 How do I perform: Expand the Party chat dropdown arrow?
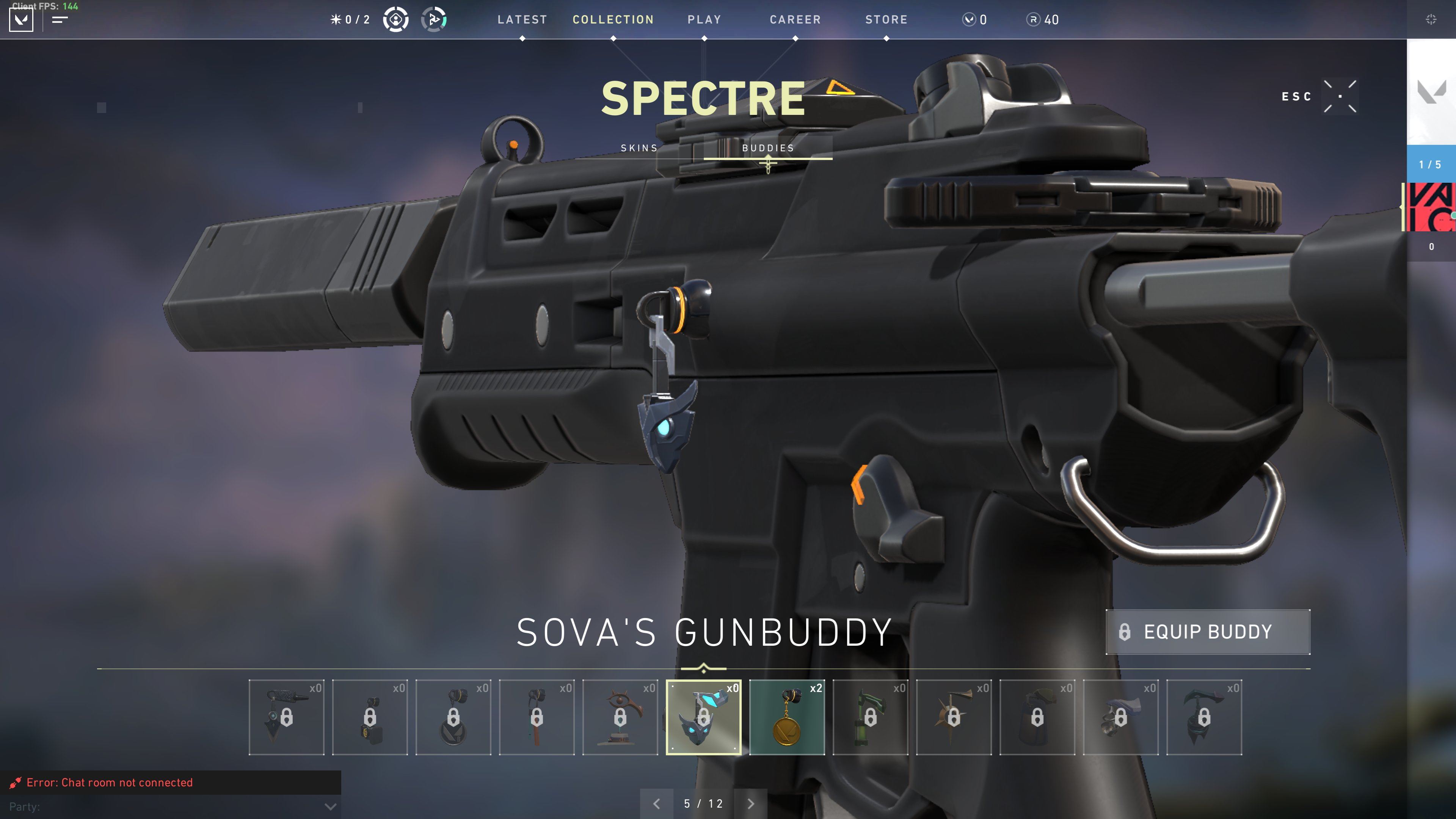[x=331, y=806]
